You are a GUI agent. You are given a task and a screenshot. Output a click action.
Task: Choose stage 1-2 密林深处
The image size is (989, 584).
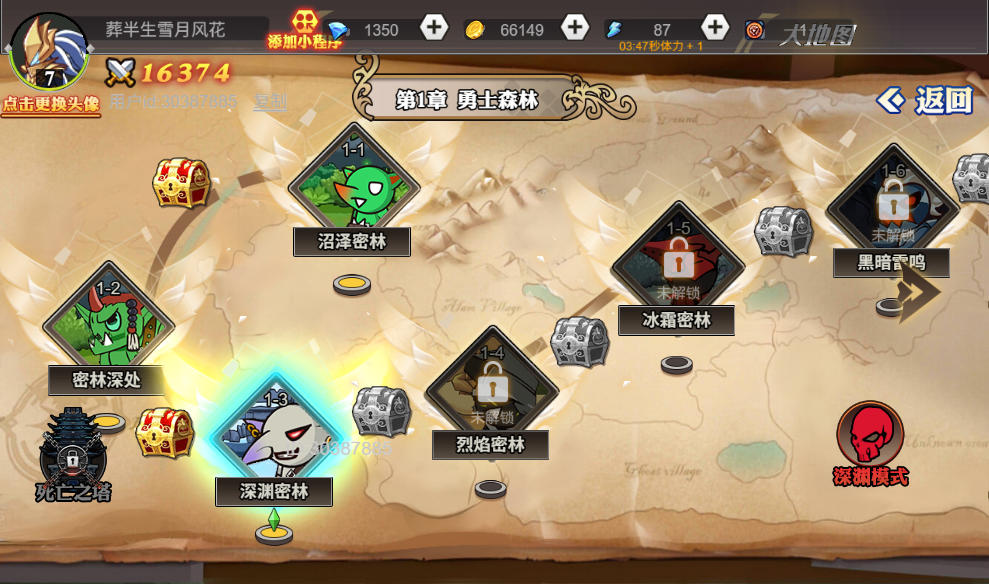[108, 326]
